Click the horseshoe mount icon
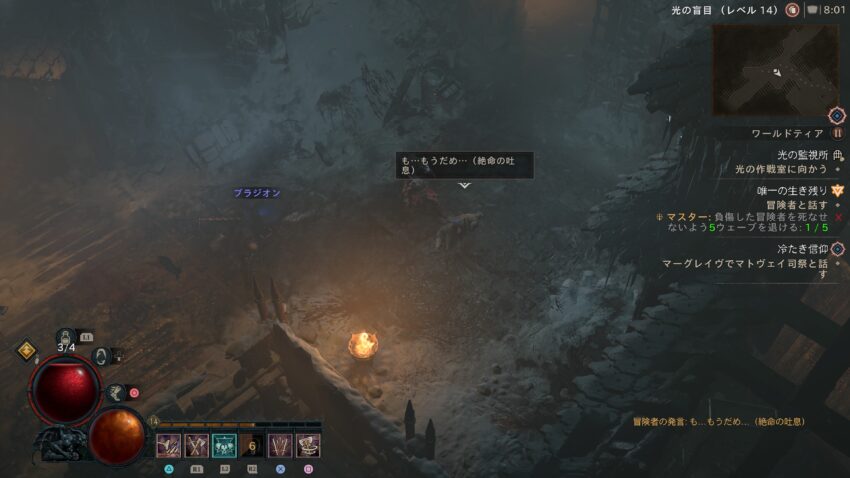 click(x=102, y=355)
